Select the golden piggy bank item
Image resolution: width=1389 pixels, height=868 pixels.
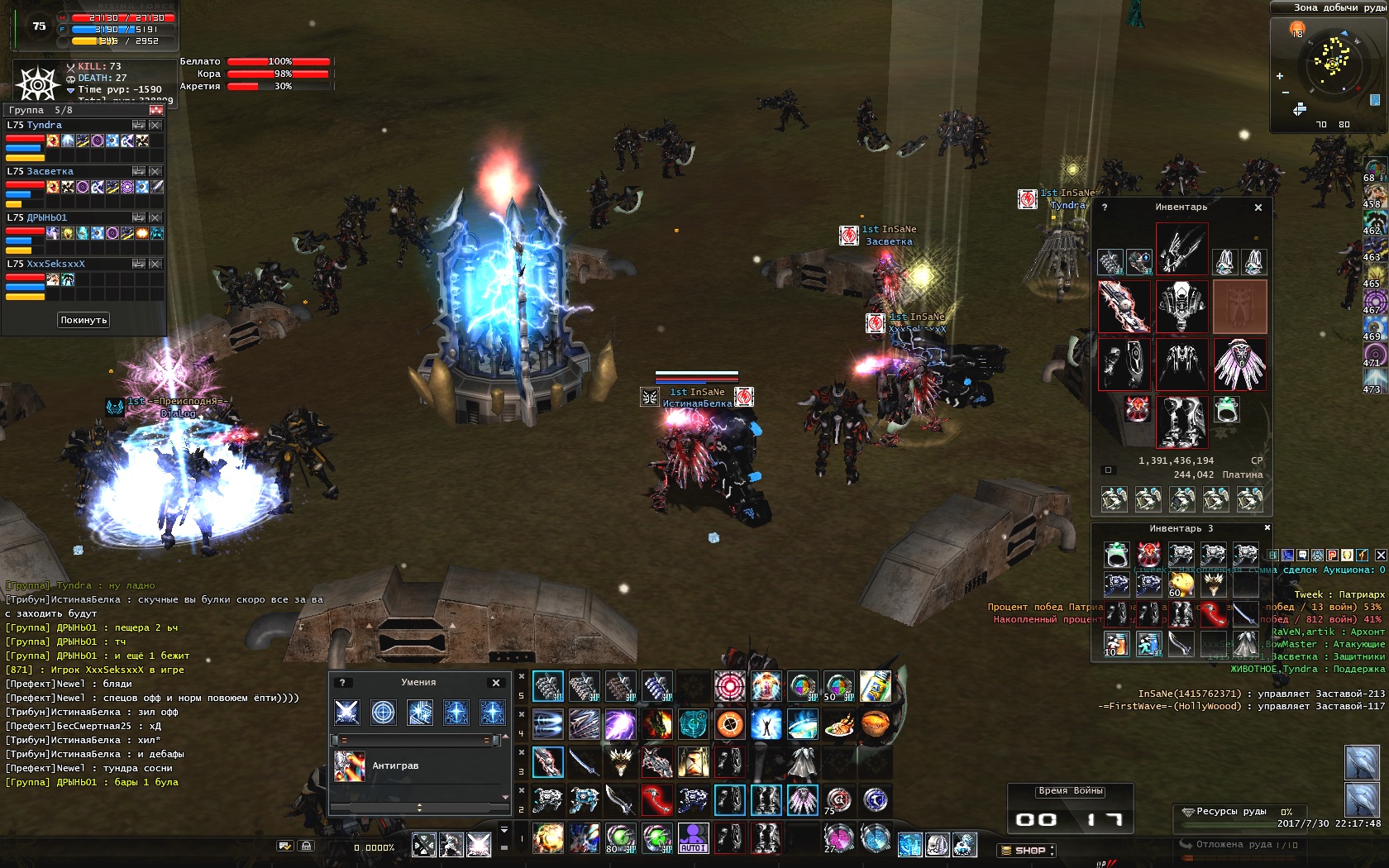point(1181,584)
